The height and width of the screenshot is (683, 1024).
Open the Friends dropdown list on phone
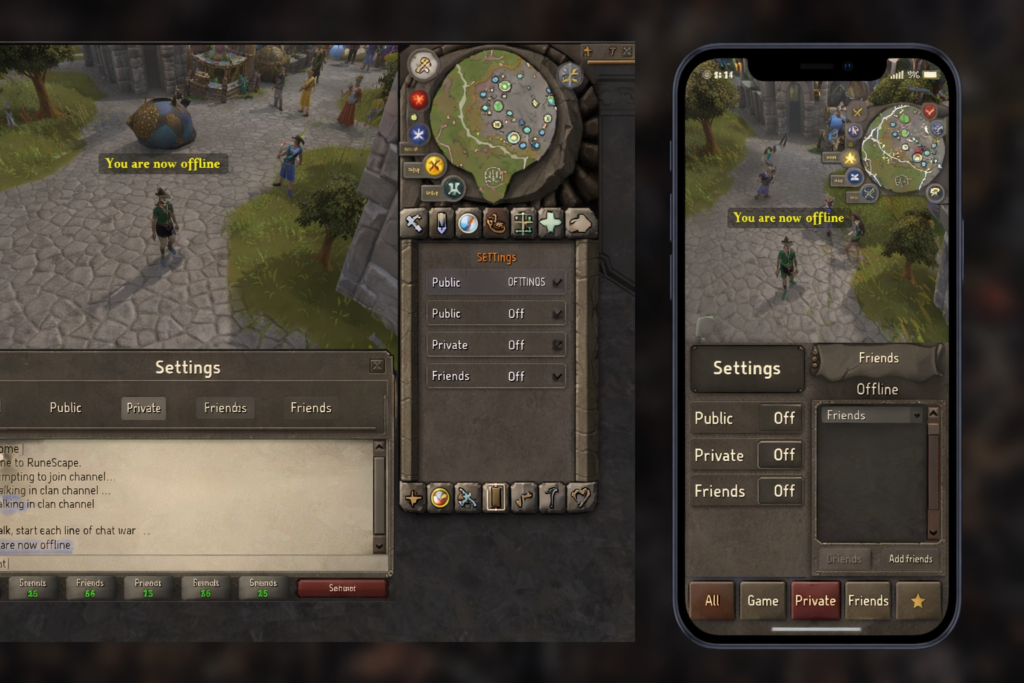872,415
